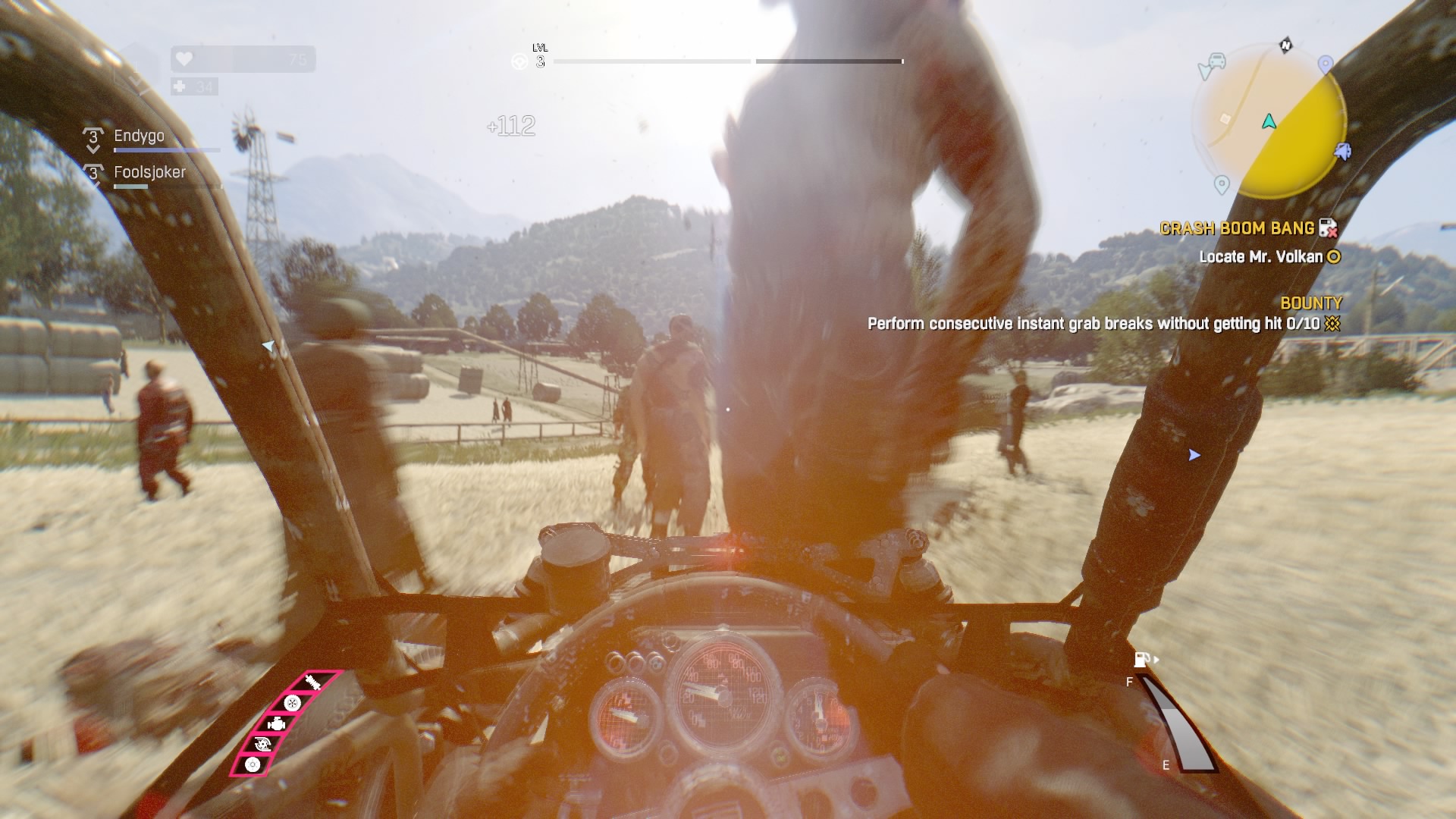Click the turbocharger icon in the vehicle HUD
Viewport: 1456px width, 819px height.
pos(262,744)
